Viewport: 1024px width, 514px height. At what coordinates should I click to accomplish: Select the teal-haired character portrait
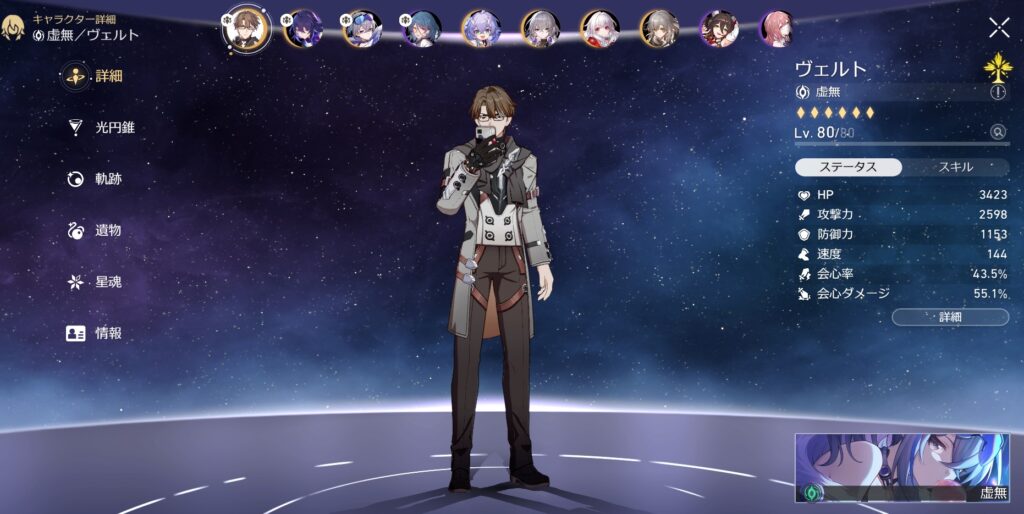click(x=422, y=29)
